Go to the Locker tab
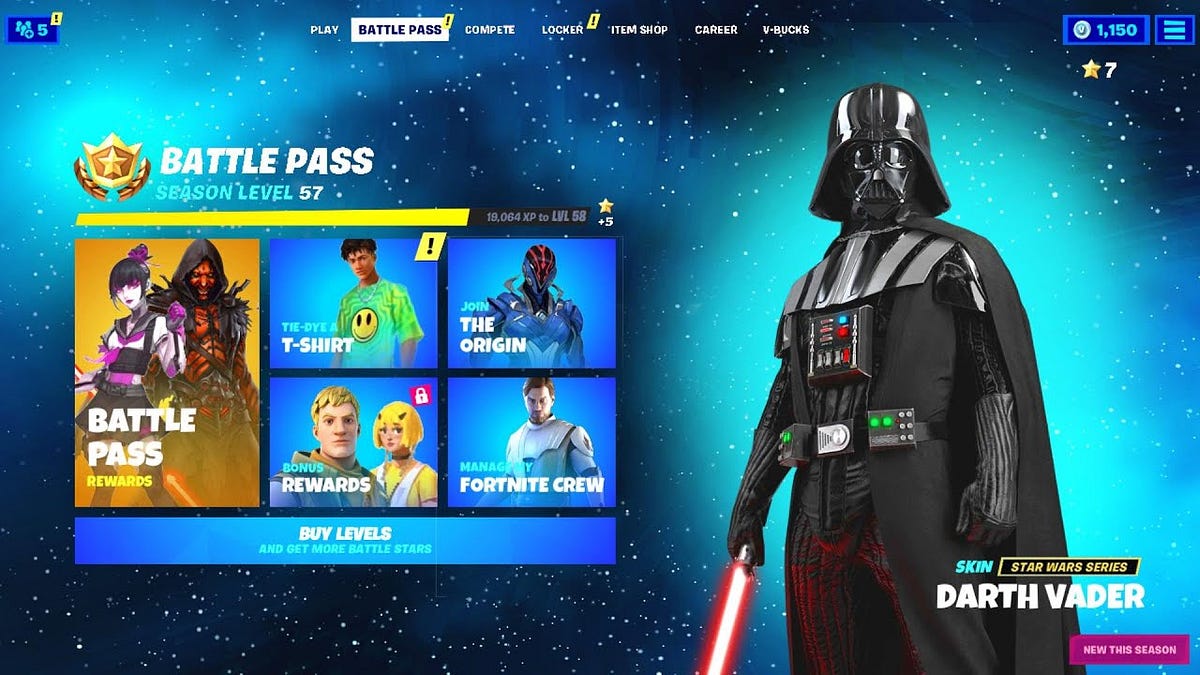 pyautogui.click(x=562, y=30)
